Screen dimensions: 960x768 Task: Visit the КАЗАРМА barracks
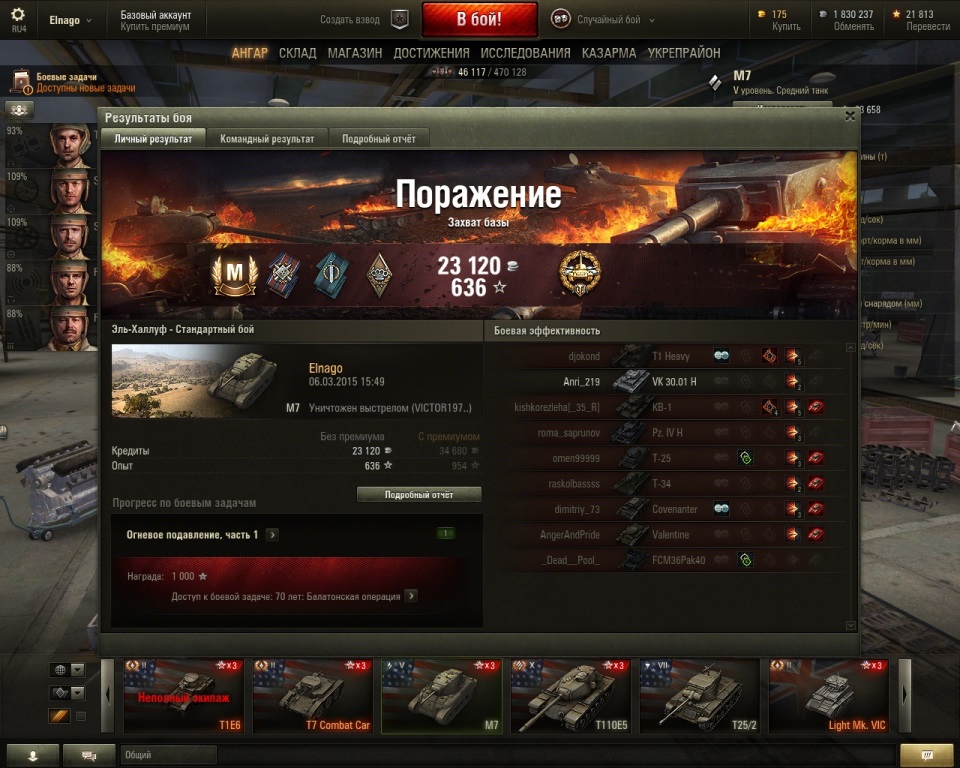(x=609, y=53)
